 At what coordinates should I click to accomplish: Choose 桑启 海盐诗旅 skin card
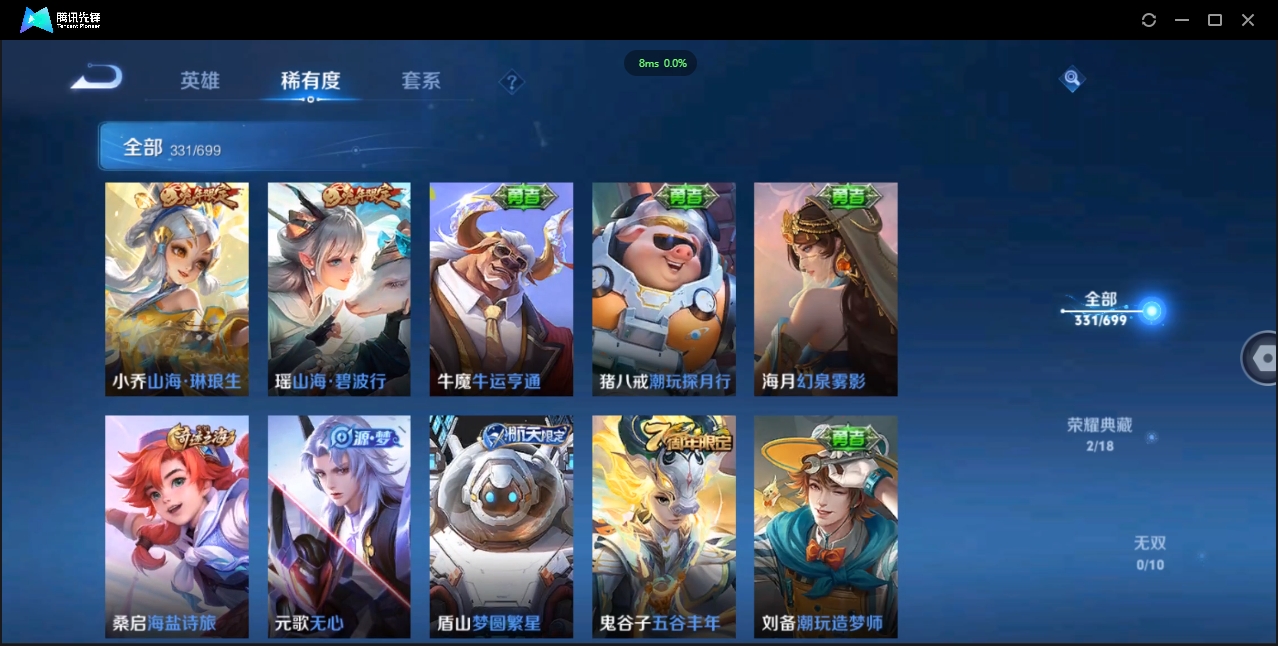click(x=177, y=526)
